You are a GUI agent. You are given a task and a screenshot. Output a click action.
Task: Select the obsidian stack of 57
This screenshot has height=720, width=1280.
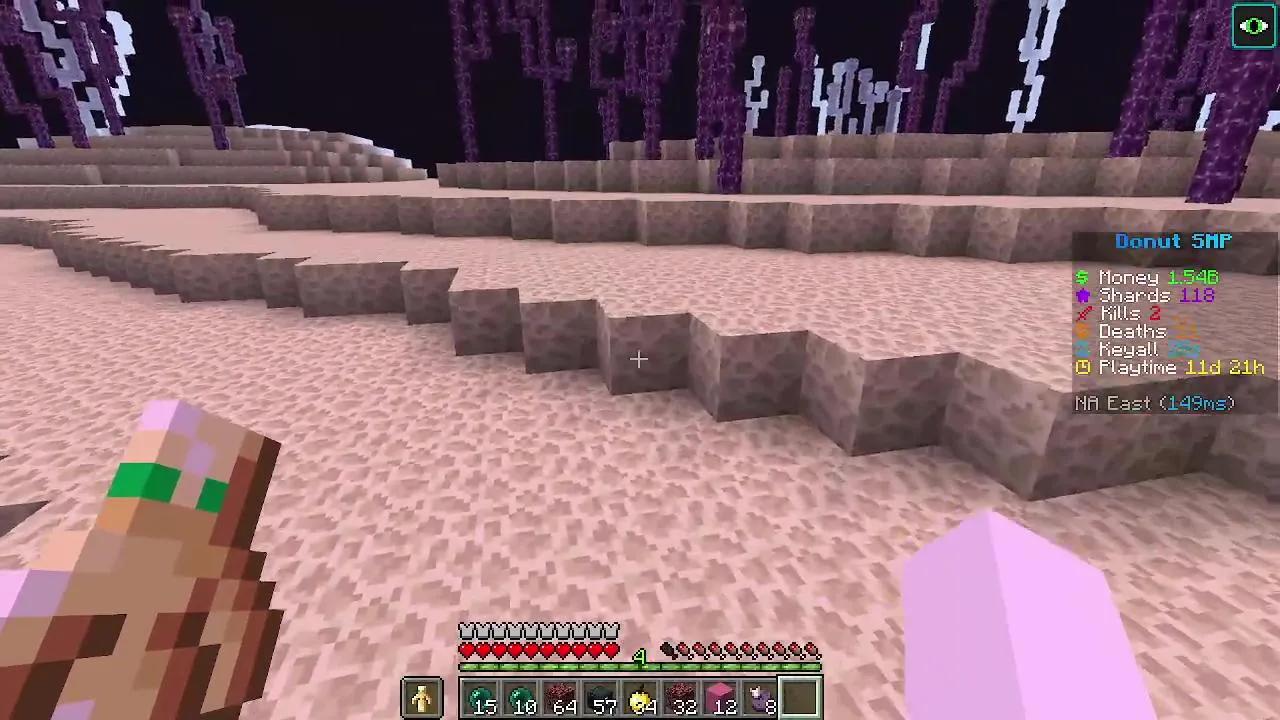(603, 697)
